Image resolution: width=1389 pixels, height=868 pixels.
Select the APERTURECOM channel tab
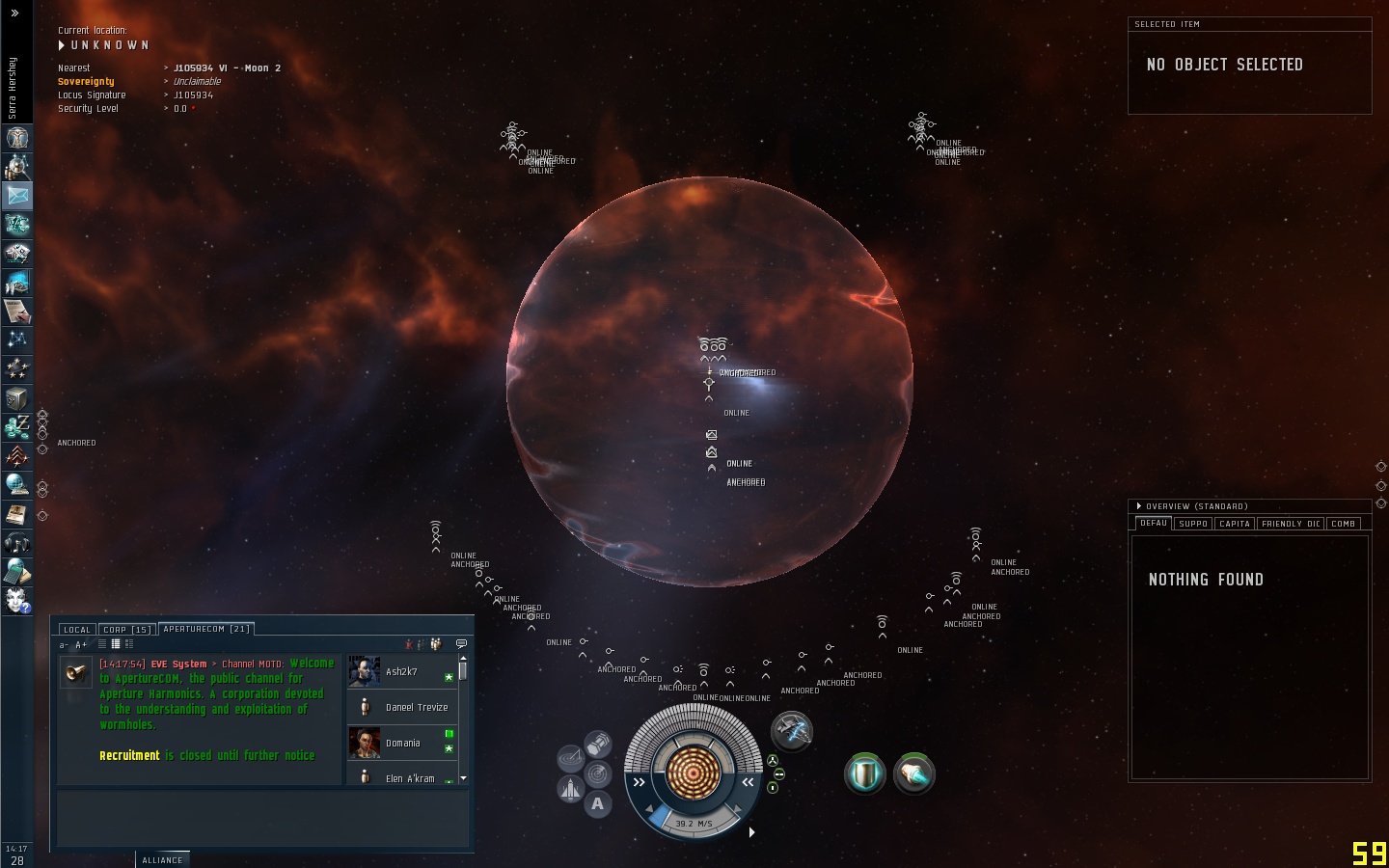tap(206, 629)
